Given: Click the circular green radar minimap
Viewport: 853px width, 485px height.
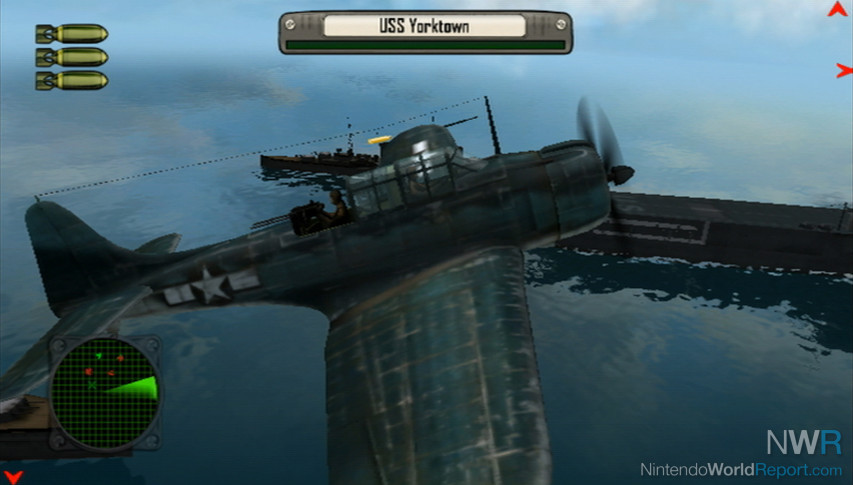Looking at the screenshot, I should 104,392.
